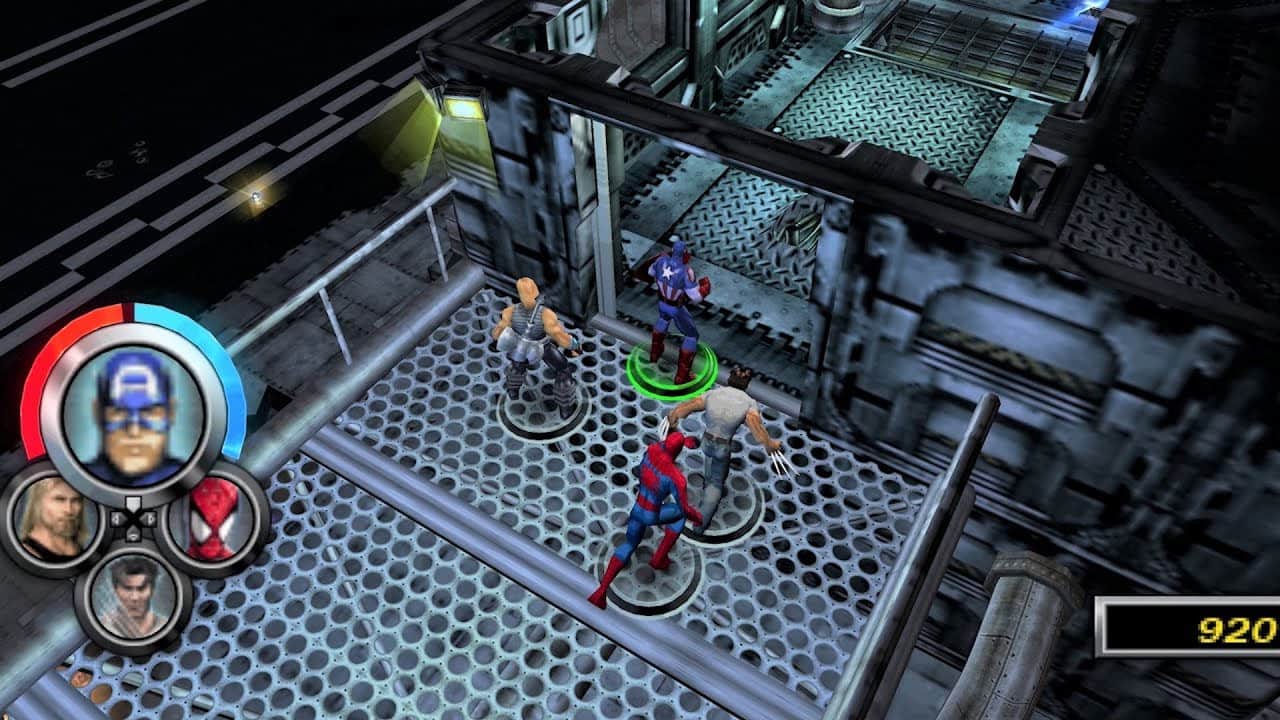The height and width of the screenshot is (720, 1280).
Task: Choose the Spider-Man portrait
Action: (x=213, y=518)
